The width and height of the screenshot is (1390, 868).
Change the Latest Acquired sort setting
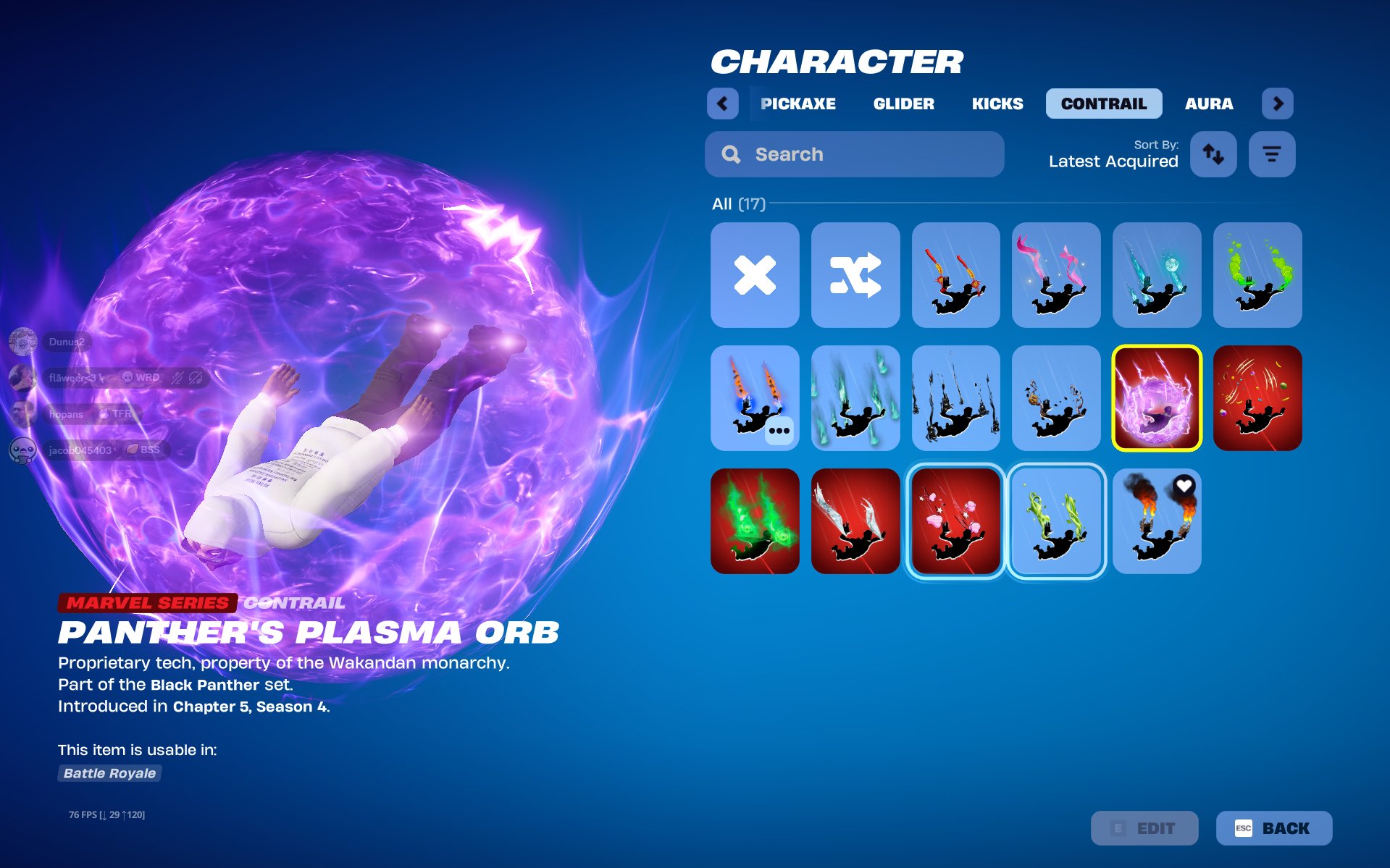coord(1113,161)
